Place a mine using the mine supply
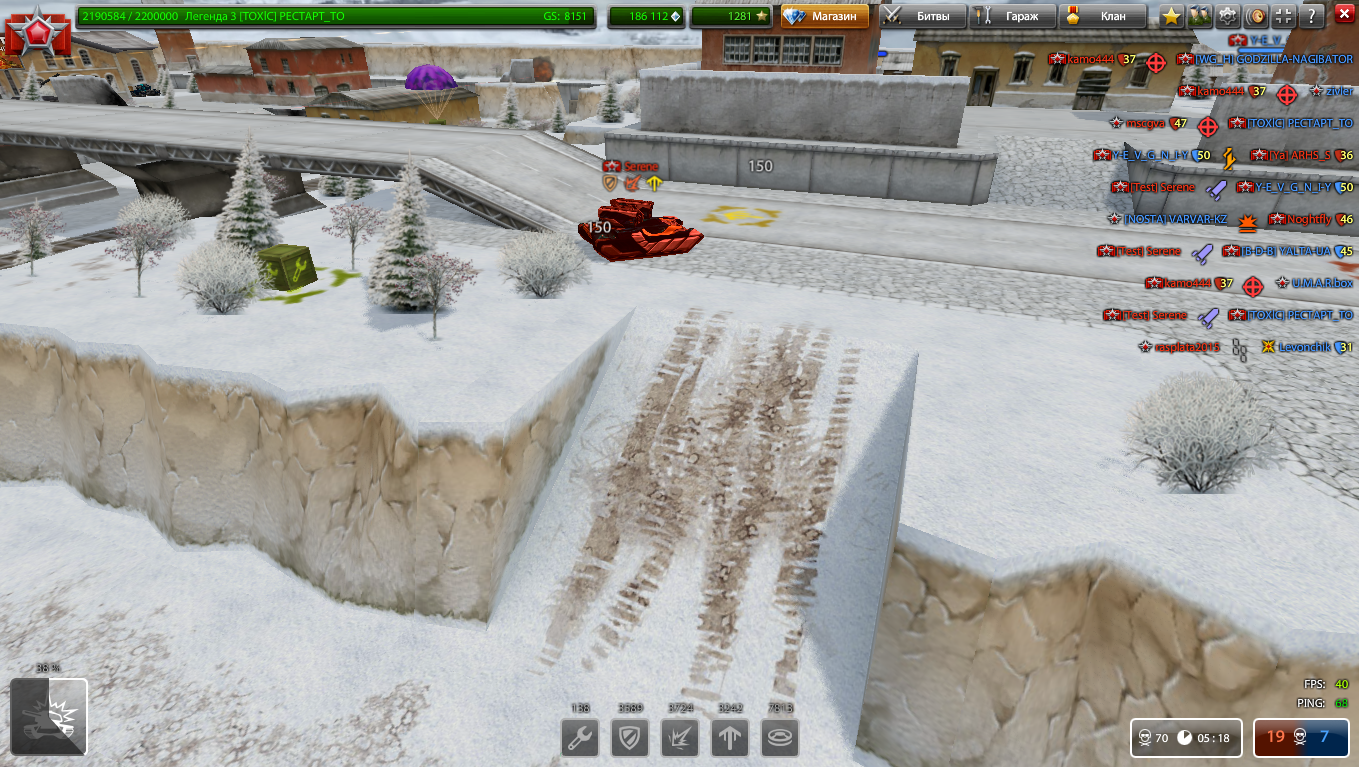Viewport: 1359px width, 767px height. 780,740
